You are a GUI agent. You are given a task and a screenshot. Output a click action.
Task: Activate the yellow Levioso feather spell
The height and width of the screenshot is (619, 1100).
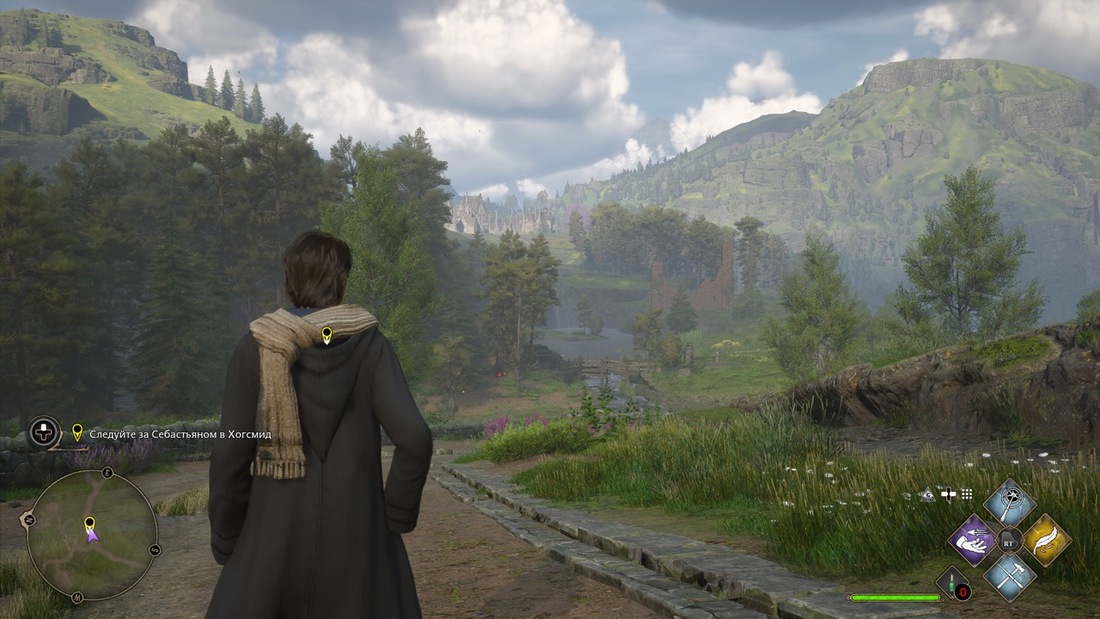[1046, 540]
